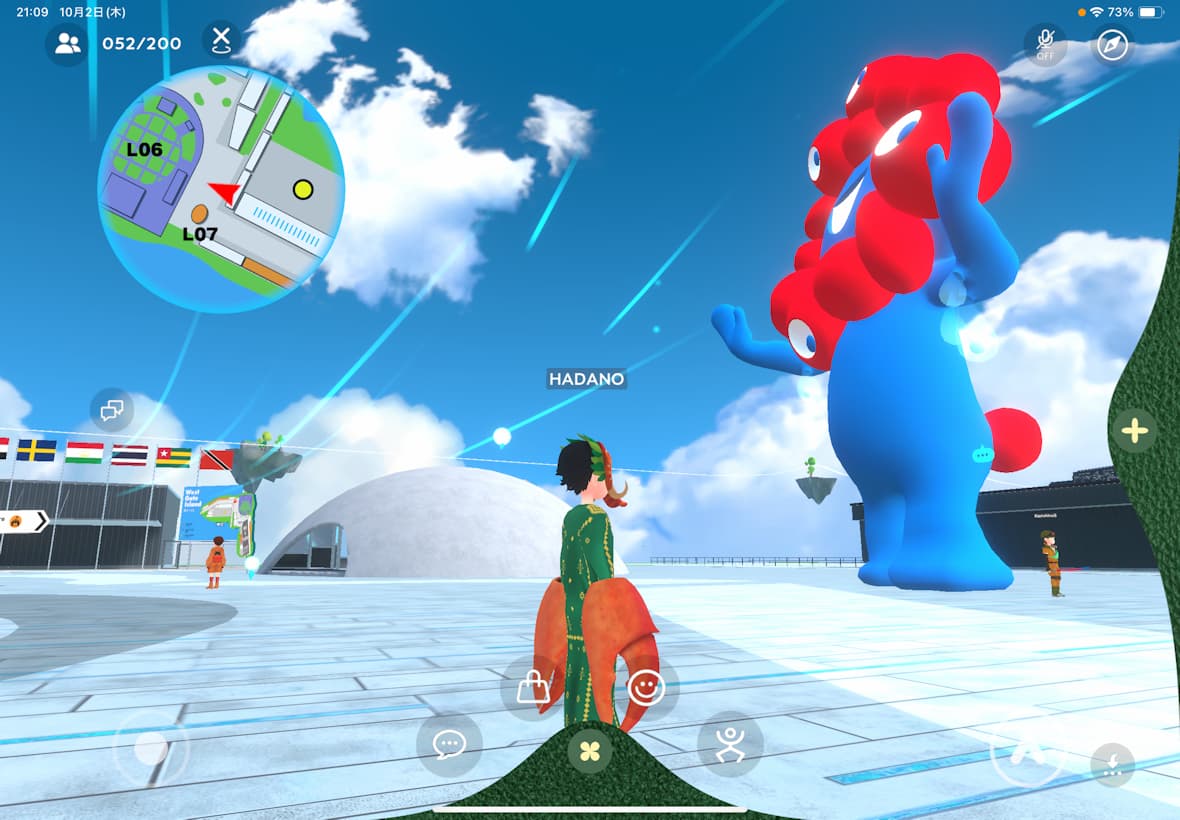Image resolution: width=1180 pixels, height=820 pixels.
Task: Open the dancing figure emote button
Action: coord(730,744)
